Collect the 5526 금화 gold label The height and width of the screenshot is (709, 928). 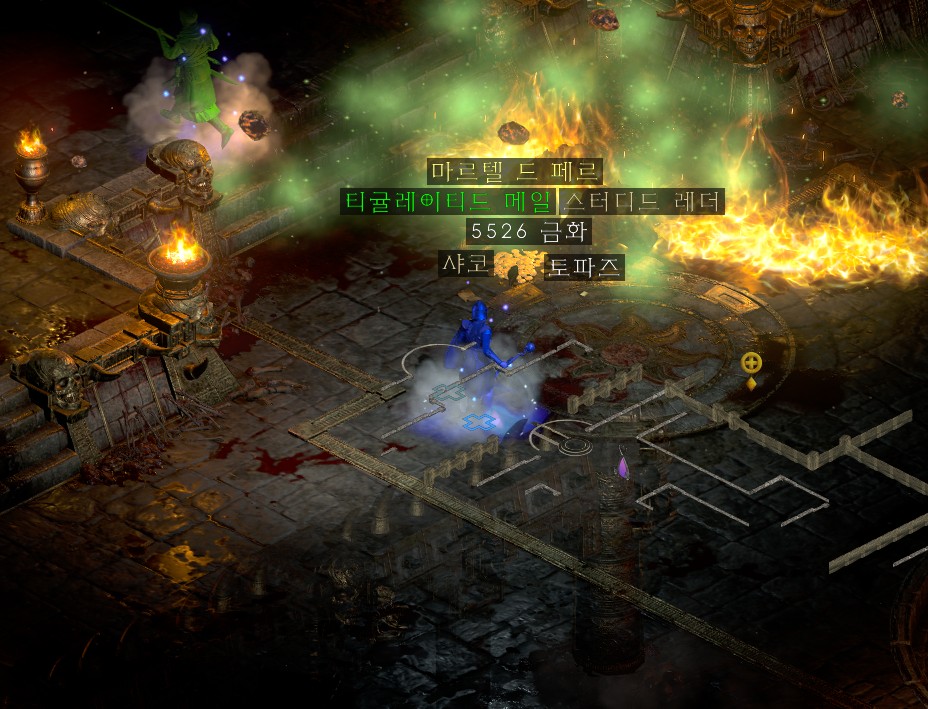(x=529, y=232)
